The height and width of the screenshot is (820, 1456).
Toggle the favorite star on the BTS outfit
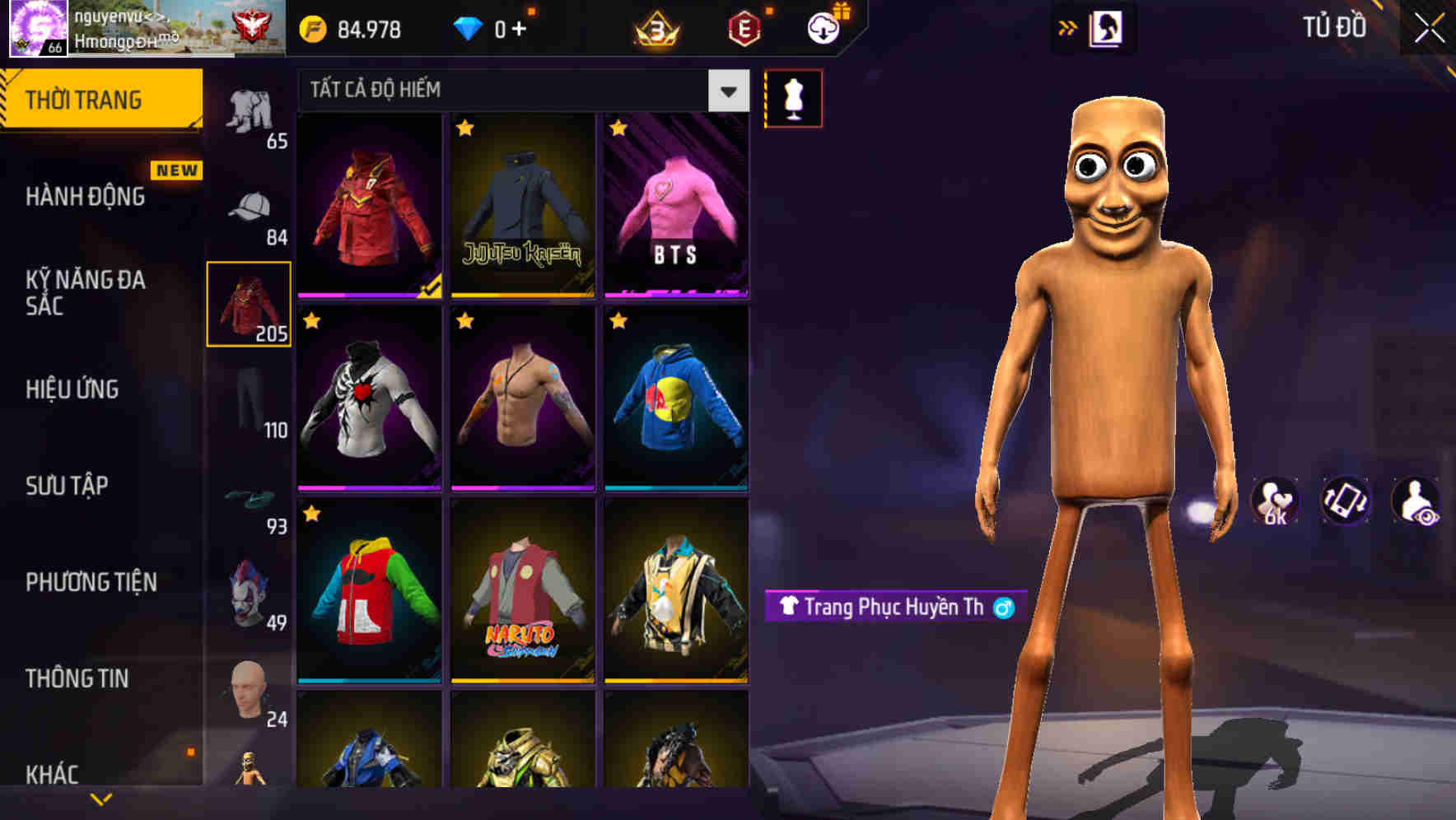pos(617,129)
